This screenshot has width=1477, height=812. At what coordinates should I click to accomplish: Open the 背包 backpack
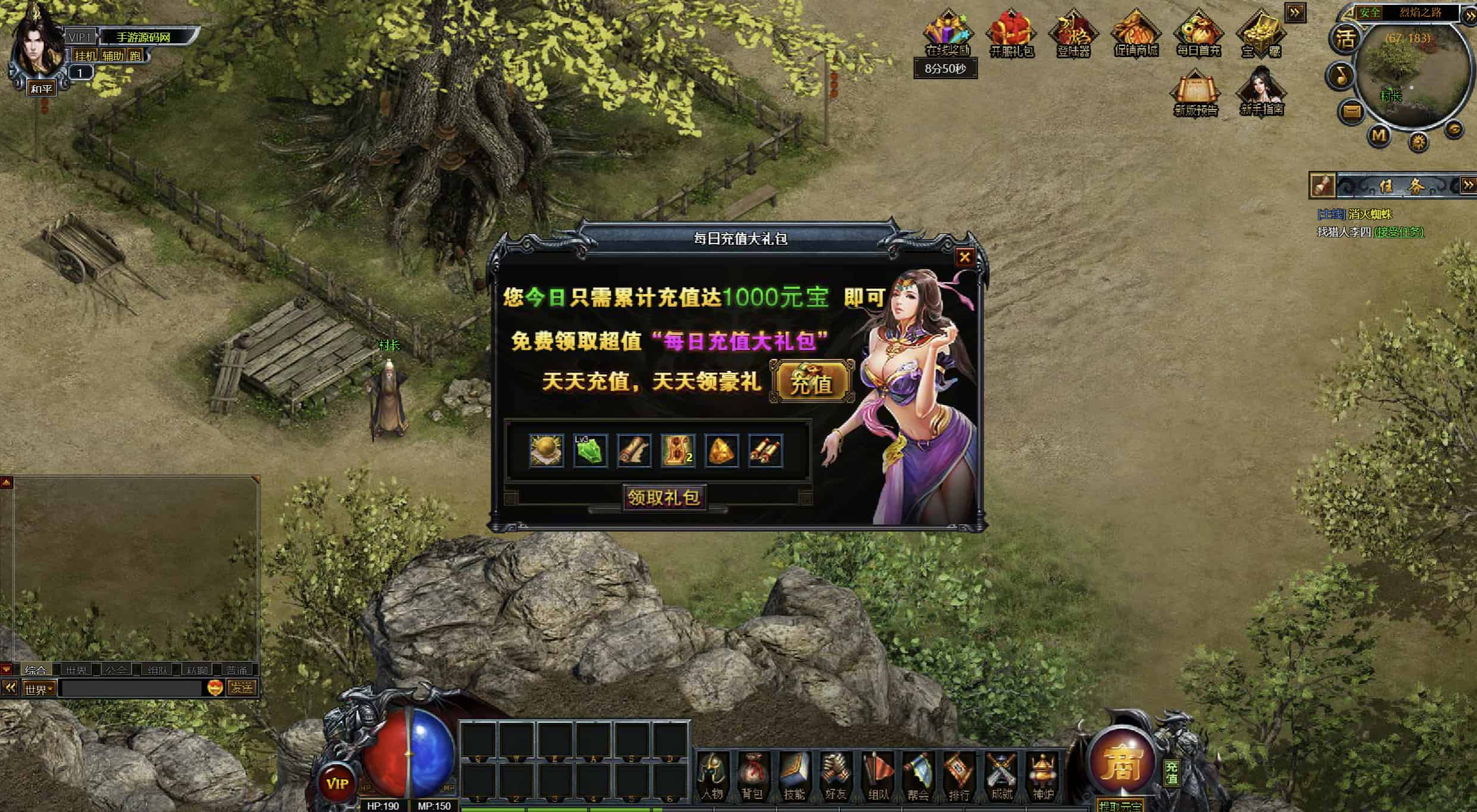pos(752,776)
